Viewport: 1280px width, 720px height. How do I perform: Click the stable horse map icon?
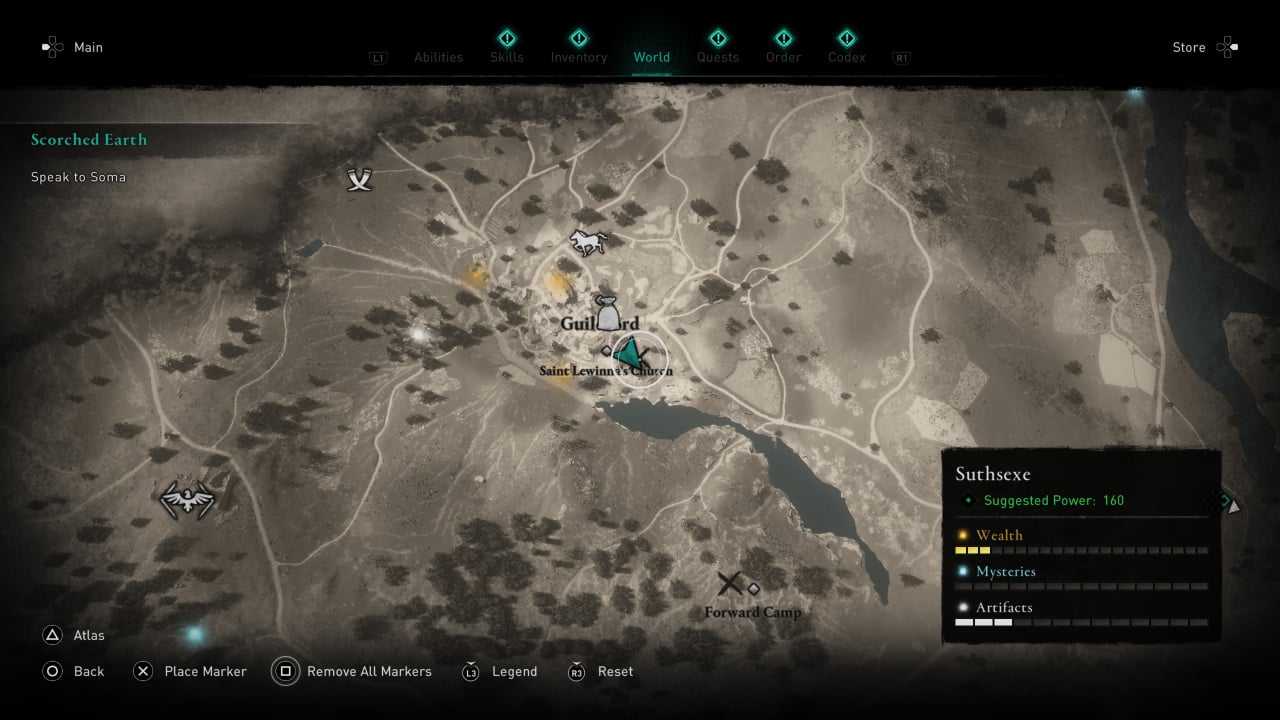pyautogui.click(x=588, y=242)
